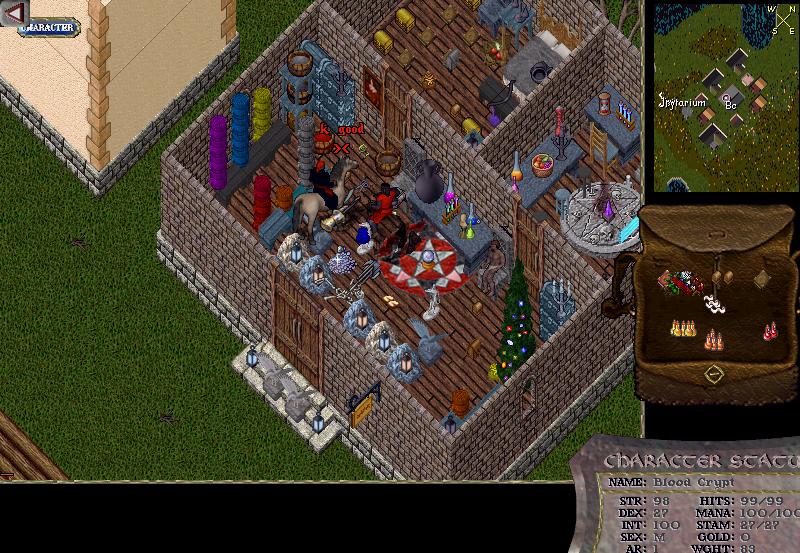This screenshot has height=553, width=800.
Task: Click the Spytarium label on the minimap
Action: click(682, 102)
